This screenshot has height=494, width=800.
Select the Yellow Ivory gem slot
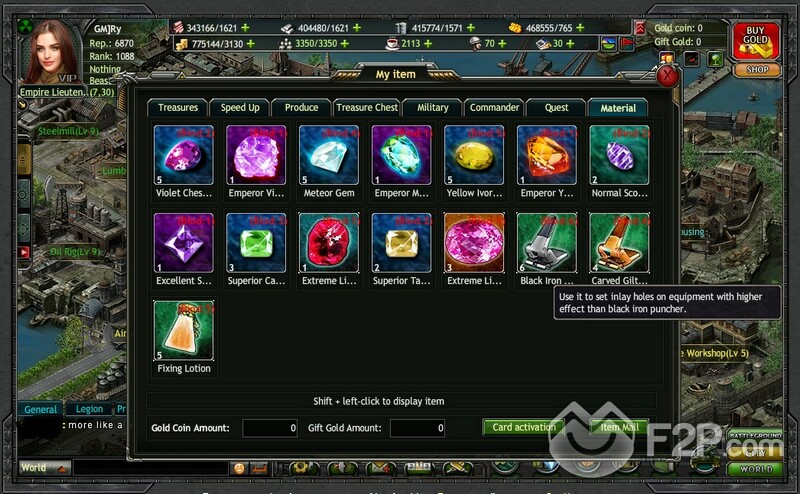point(474,155)
